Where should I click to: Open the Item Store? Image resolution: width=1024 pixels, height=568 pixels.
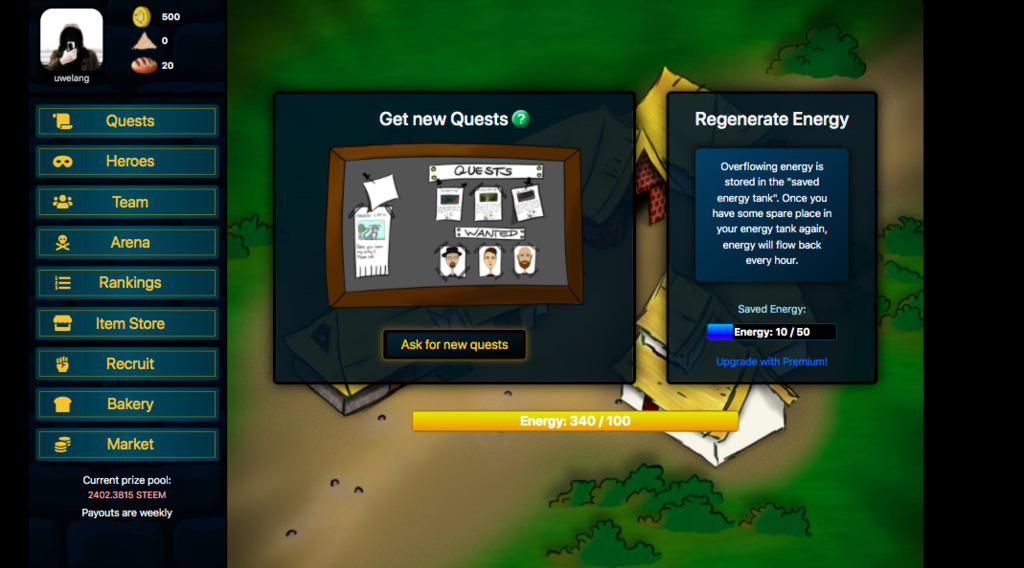pos(127,323)
